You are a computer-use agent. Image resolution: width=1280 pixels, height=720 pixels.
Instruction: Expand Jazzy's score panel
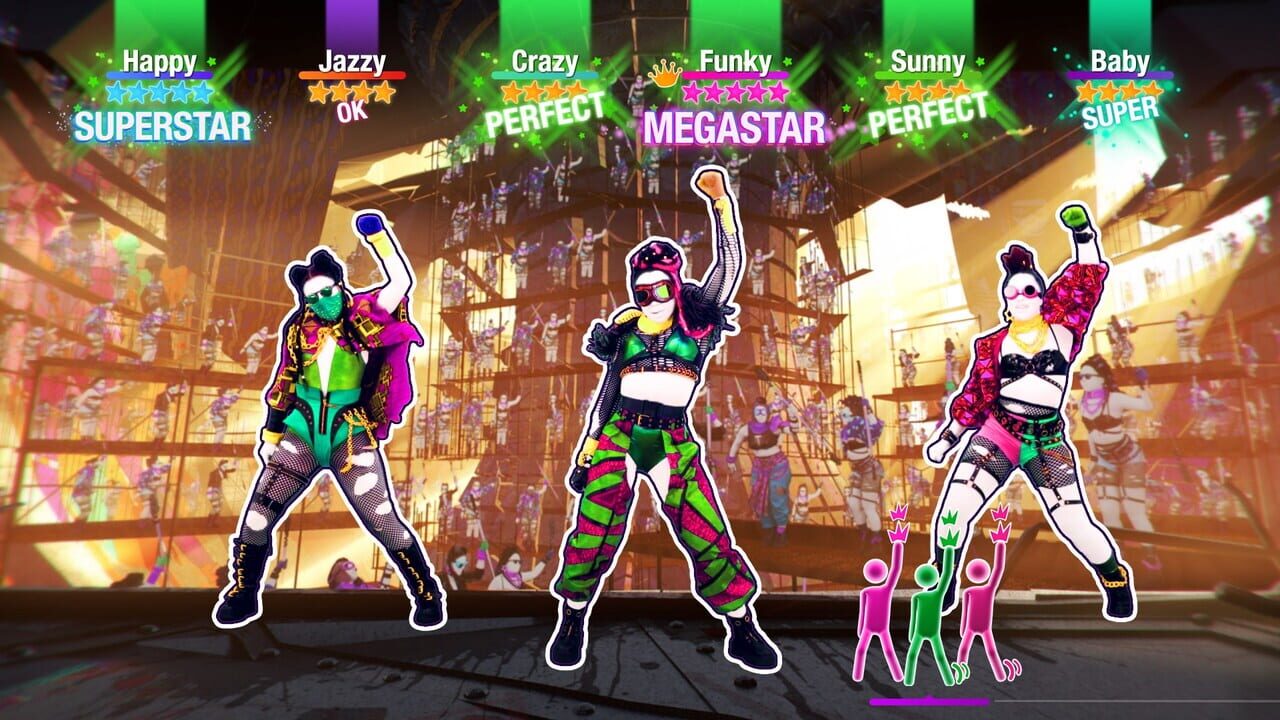click(x=352, y=90)
